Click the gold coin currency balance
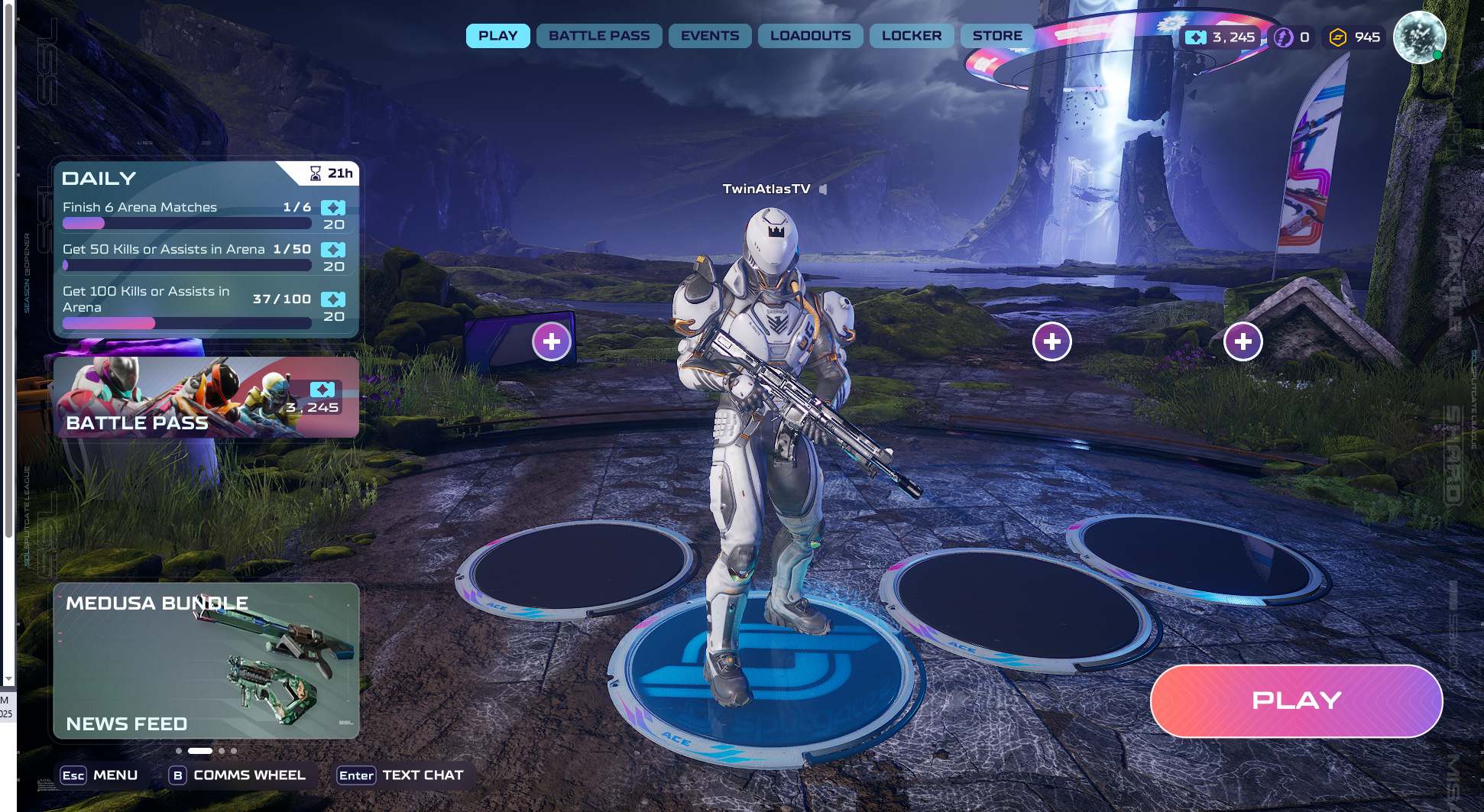The image size is (1484, 812). pyautogui.click(x=1355, y=37)
